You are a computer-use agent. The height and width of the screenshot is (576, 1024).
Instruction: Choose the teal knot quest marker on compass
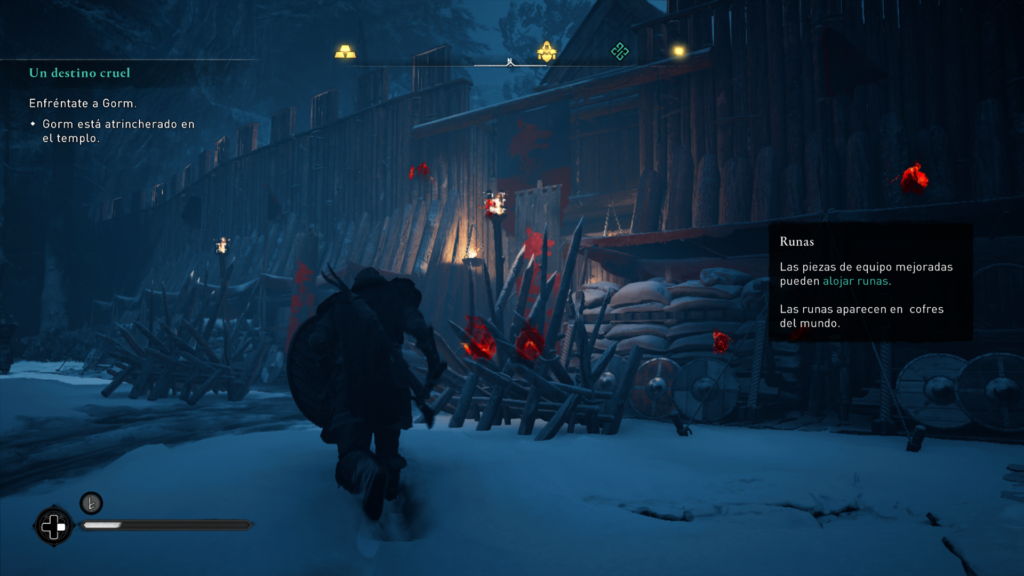pos(620,51)
